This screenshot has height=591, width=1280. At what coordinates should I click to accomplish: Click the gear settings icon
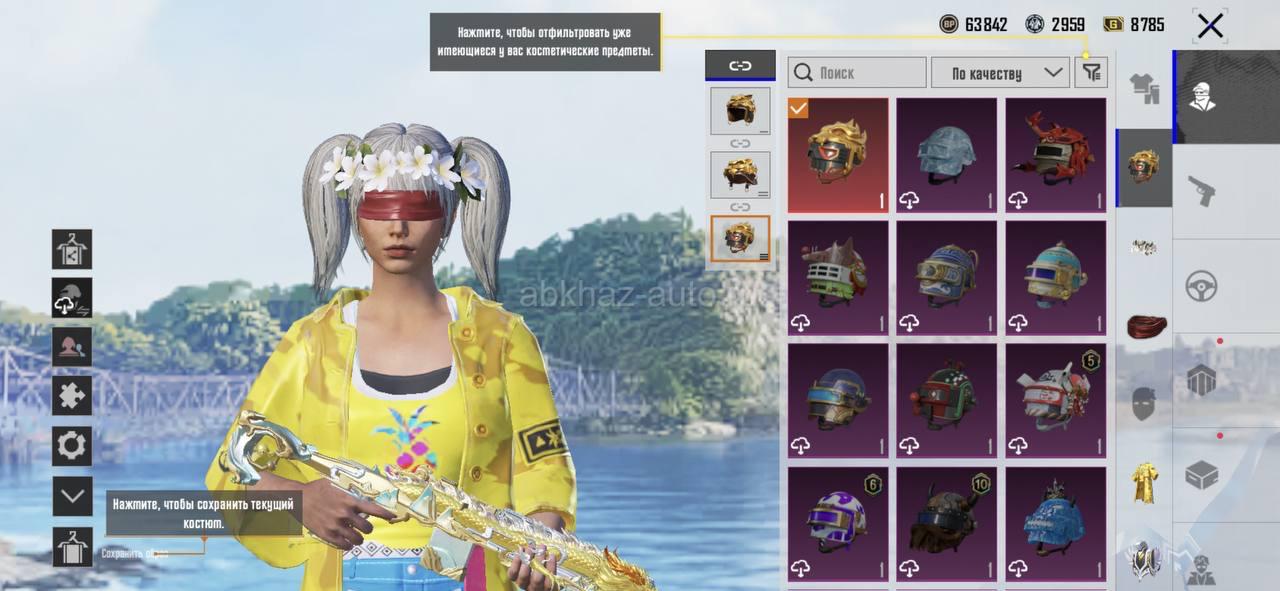72,446
